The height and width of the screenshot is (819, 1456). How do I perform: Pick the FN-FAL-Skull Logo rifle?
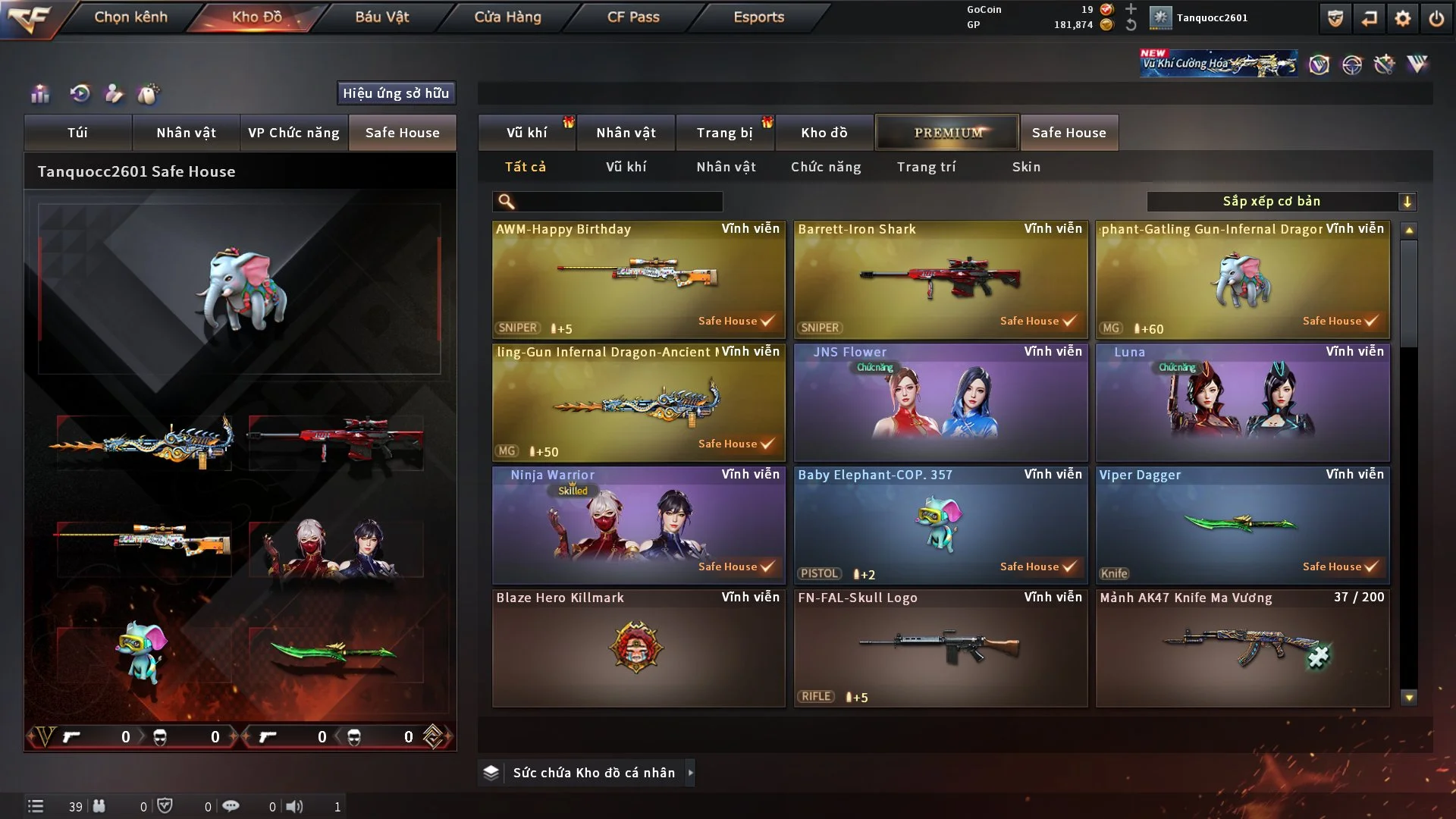coord(940,648)
